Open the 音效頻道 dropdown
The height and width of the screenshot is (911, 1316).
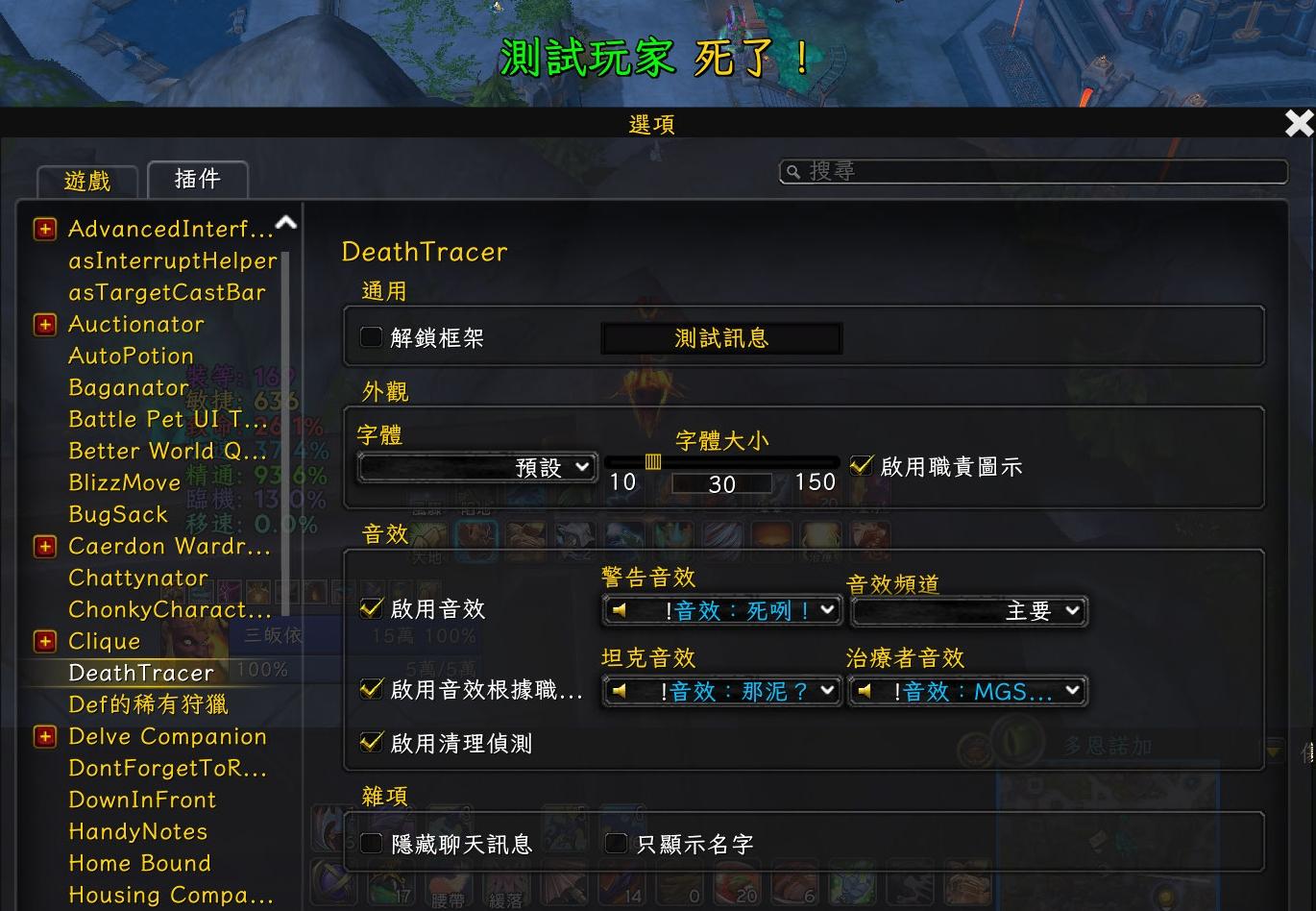click(x=968, y=610)
